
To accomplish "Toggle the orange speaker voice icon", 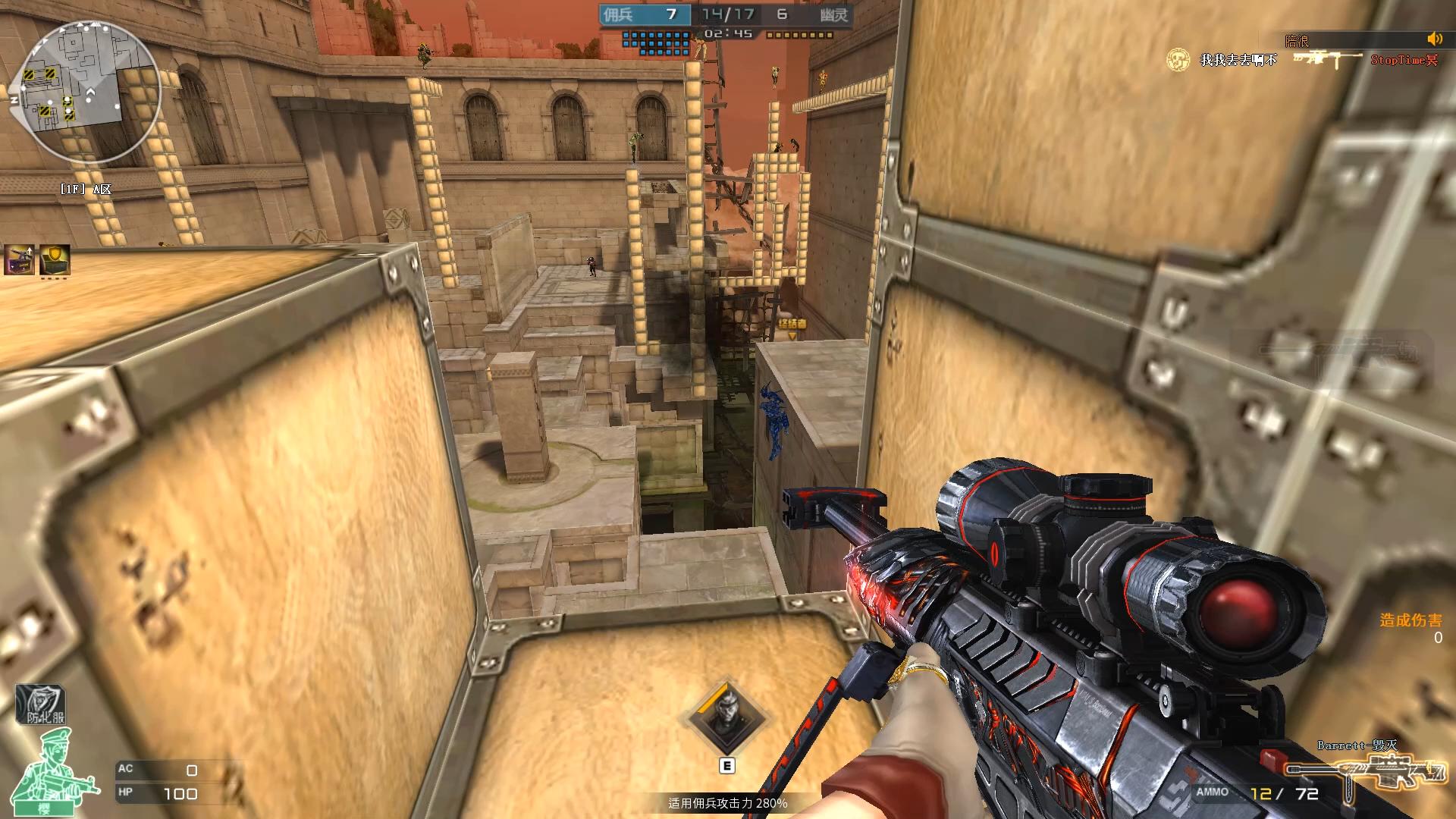I will [1434, 39].
